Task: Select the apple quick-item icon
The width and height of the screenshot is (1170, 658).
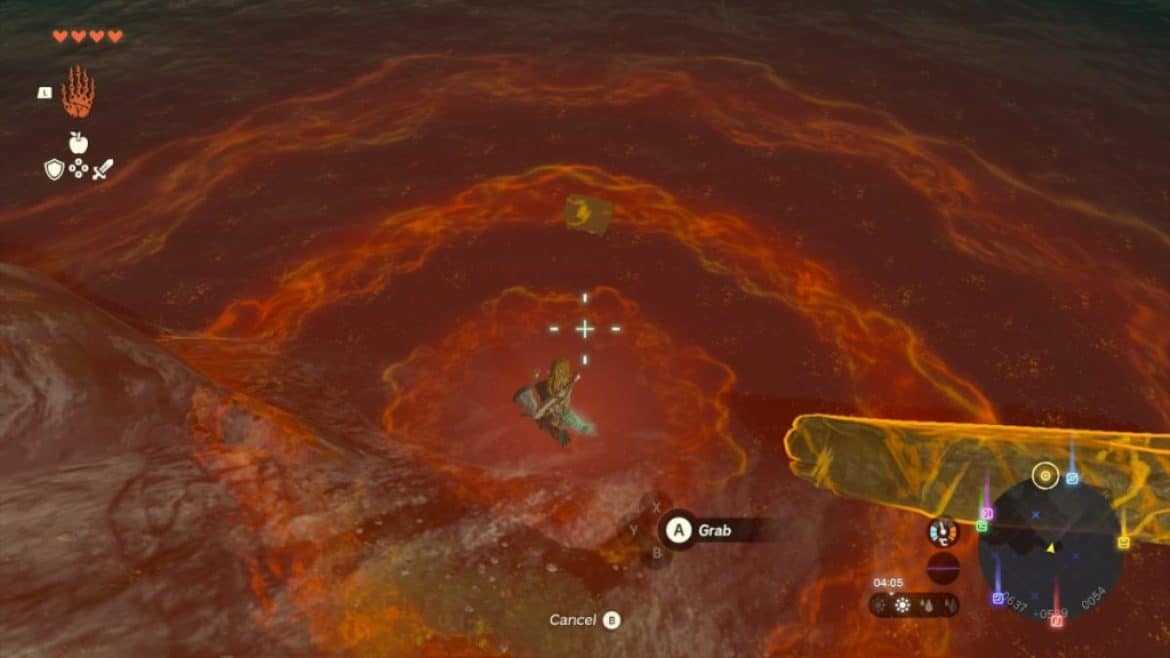Action: pyautogui.click(x=78, y=142)
